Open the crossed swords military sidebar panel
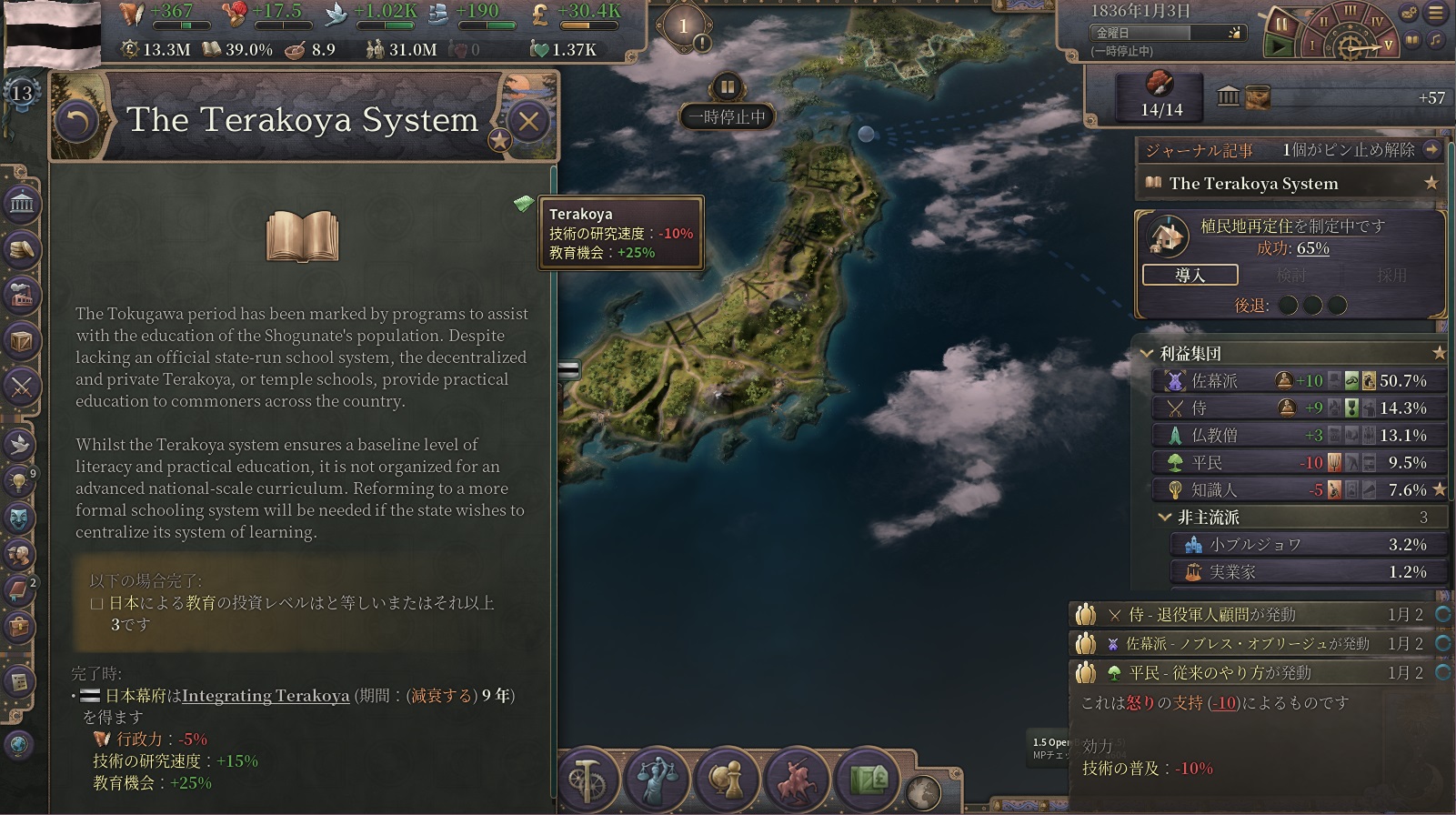1456x815 pixels. [21, 387]
